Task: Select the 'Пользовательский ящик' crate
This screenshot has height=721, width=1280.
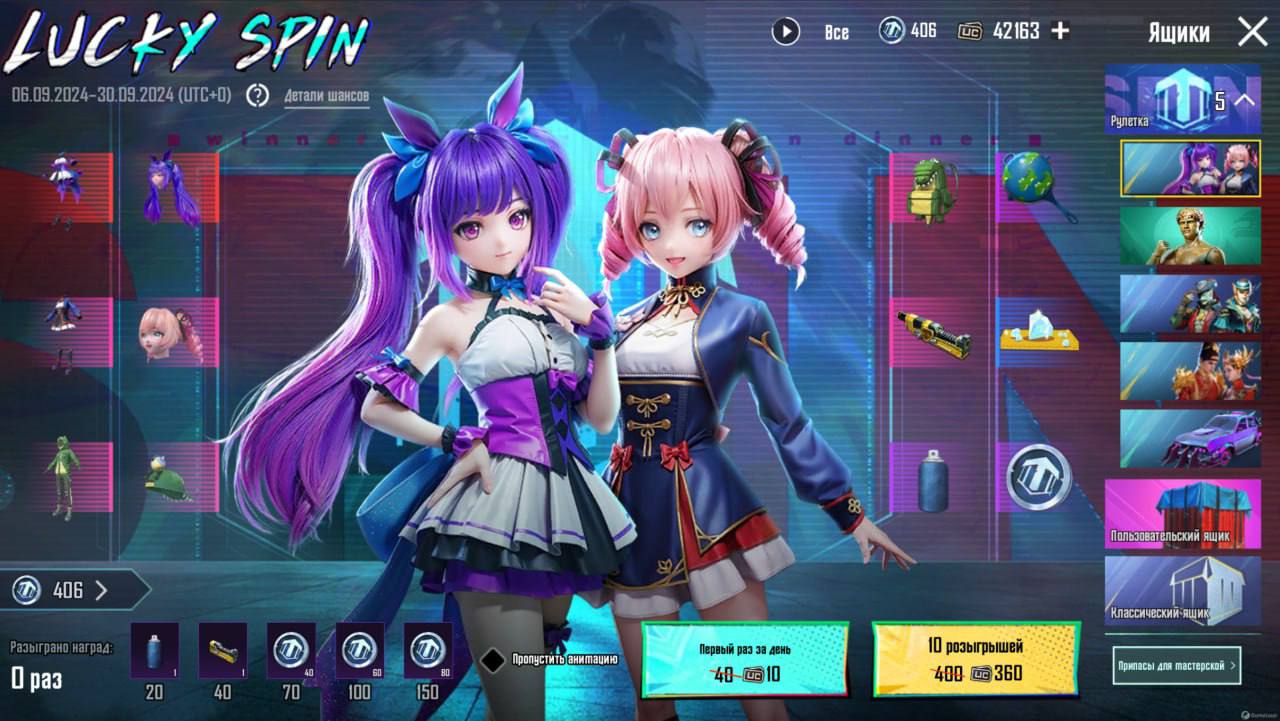Action: (1182, 513)
